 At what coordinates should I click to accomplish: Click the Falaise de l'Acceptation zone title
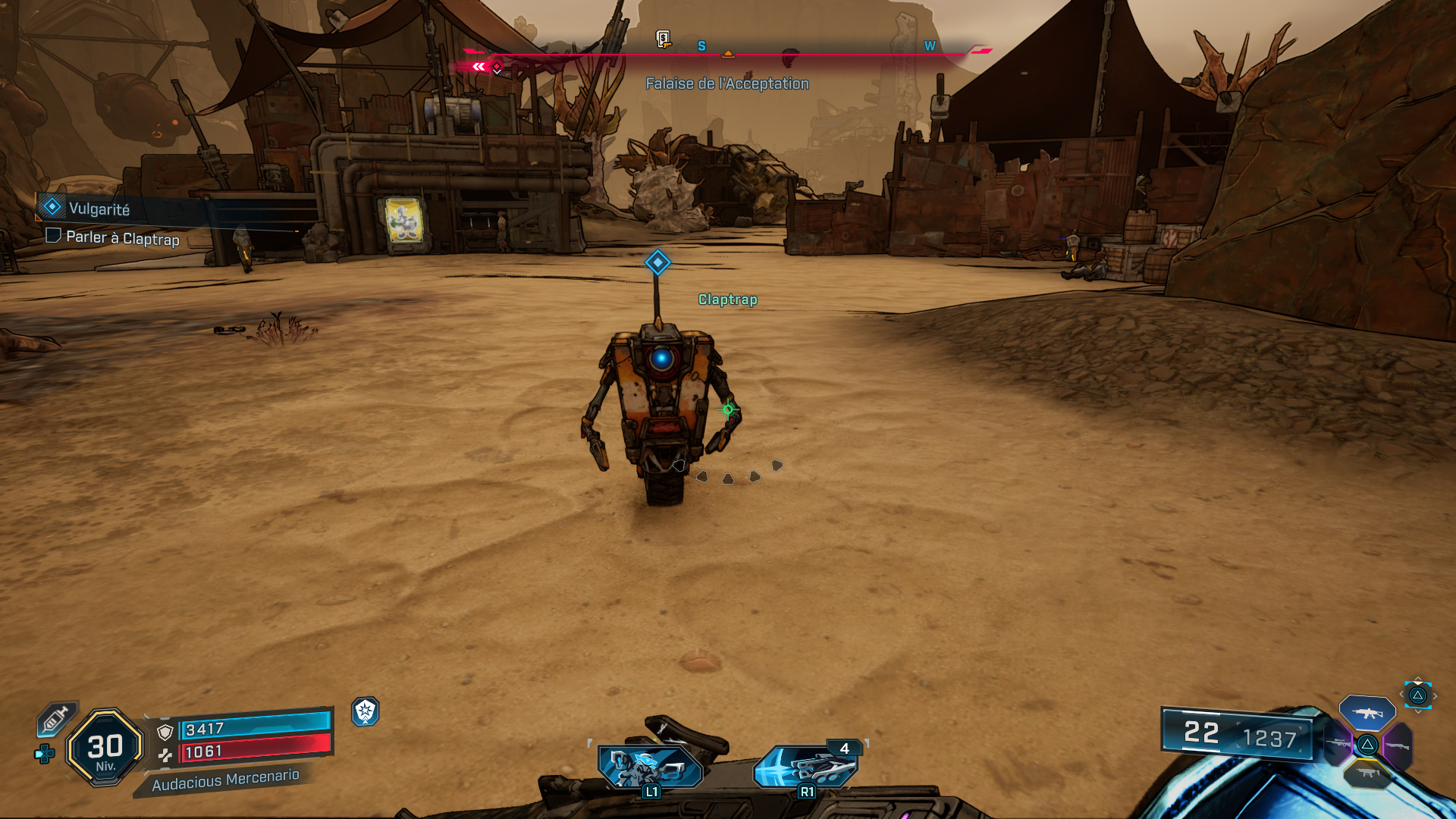click(x=726, y=83)
